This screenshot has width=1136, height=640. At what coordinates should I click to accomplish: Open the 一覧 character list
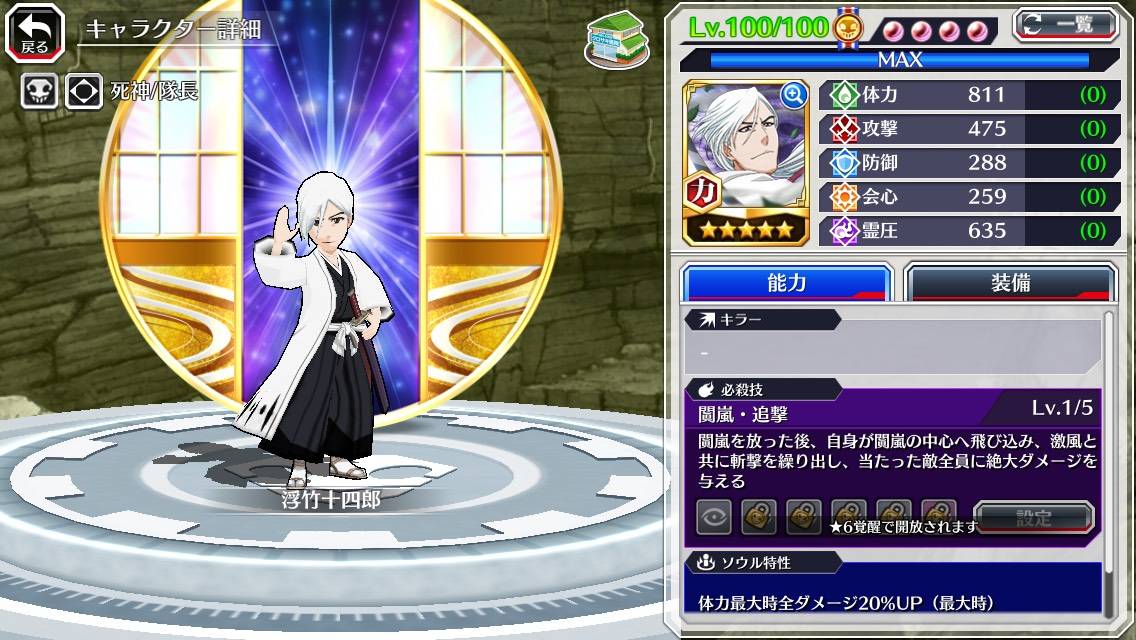pyautogui.click(x=1065, y=25)
